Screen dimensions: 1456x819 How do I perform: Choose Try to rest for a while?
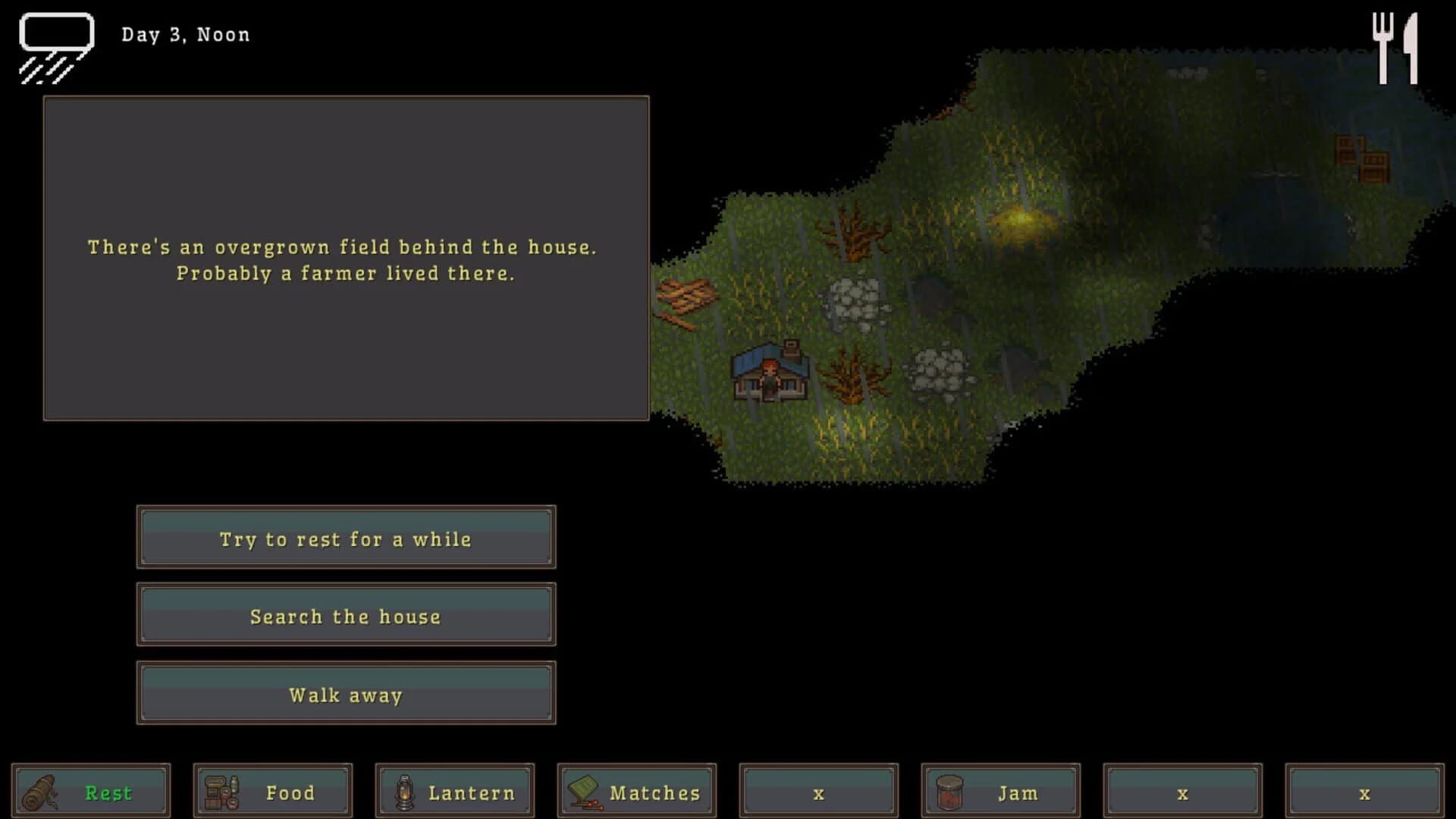346,538
